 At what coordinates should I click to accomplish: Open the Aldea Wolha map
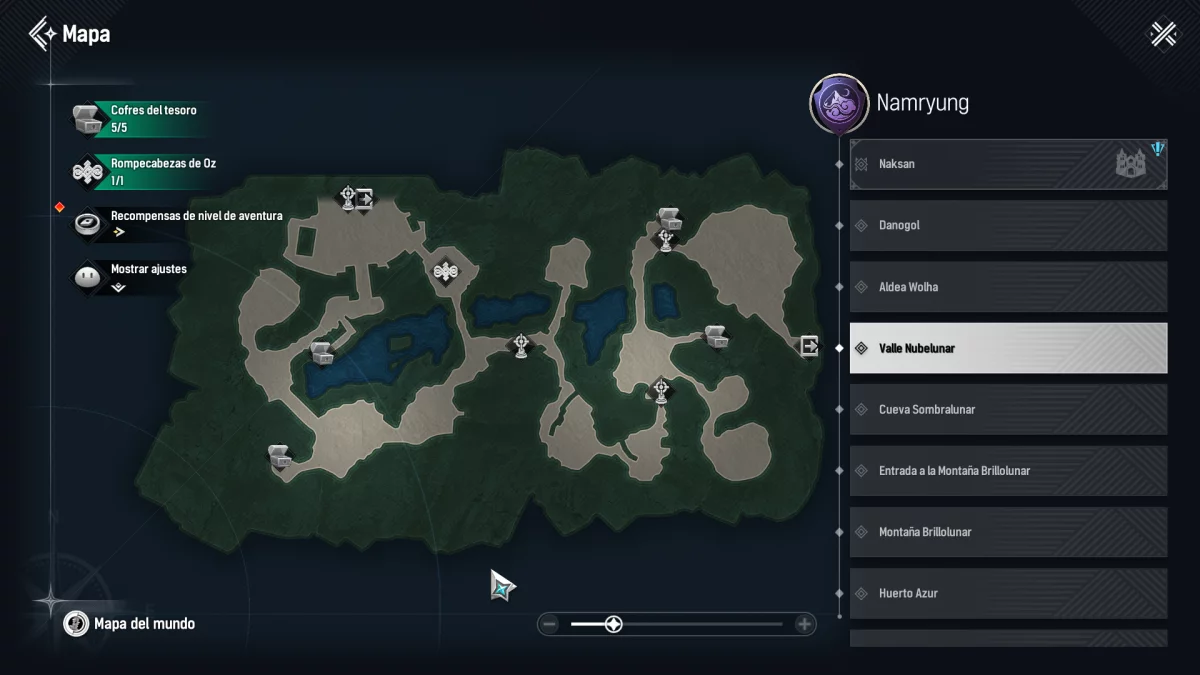[1008, 287]
